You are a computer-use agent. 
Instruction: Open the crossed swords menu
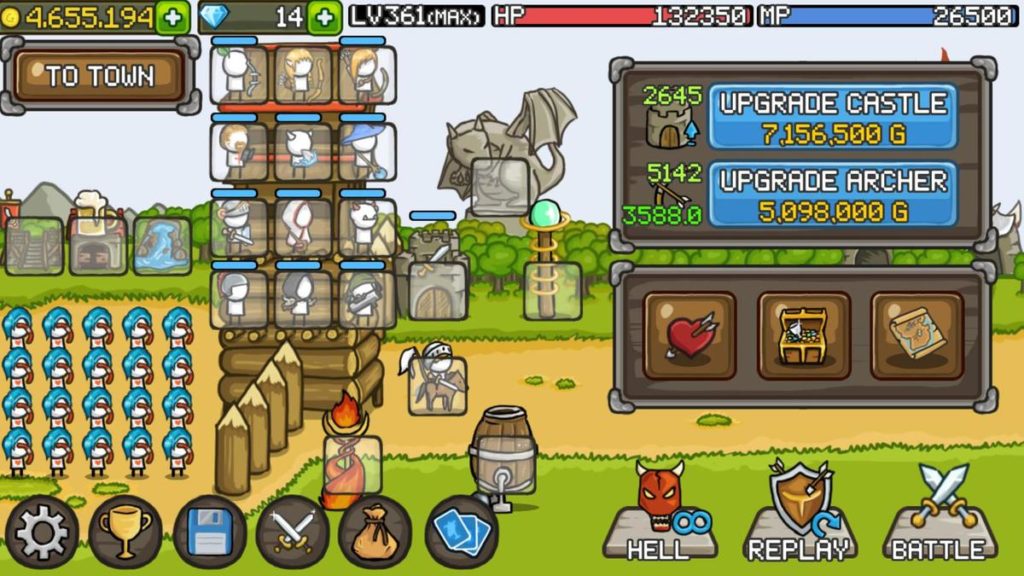pyautogui.click(x=292, y=532)
